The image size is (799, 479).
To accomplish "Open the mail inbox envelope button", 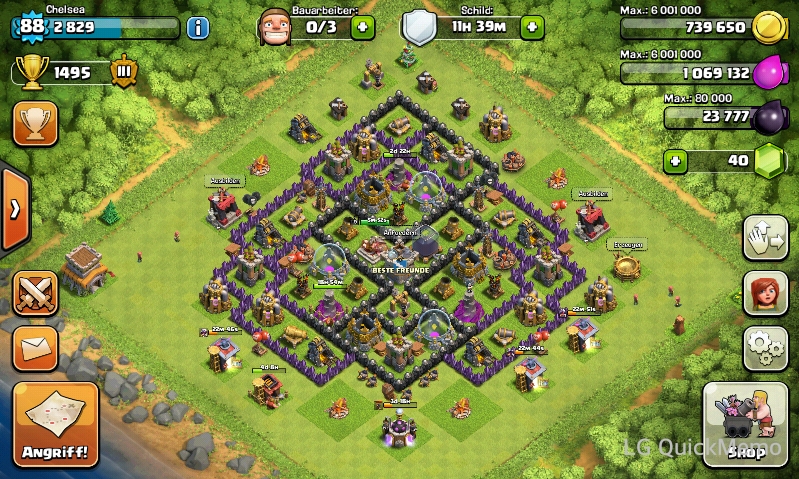I will click(x=35, y=347).
